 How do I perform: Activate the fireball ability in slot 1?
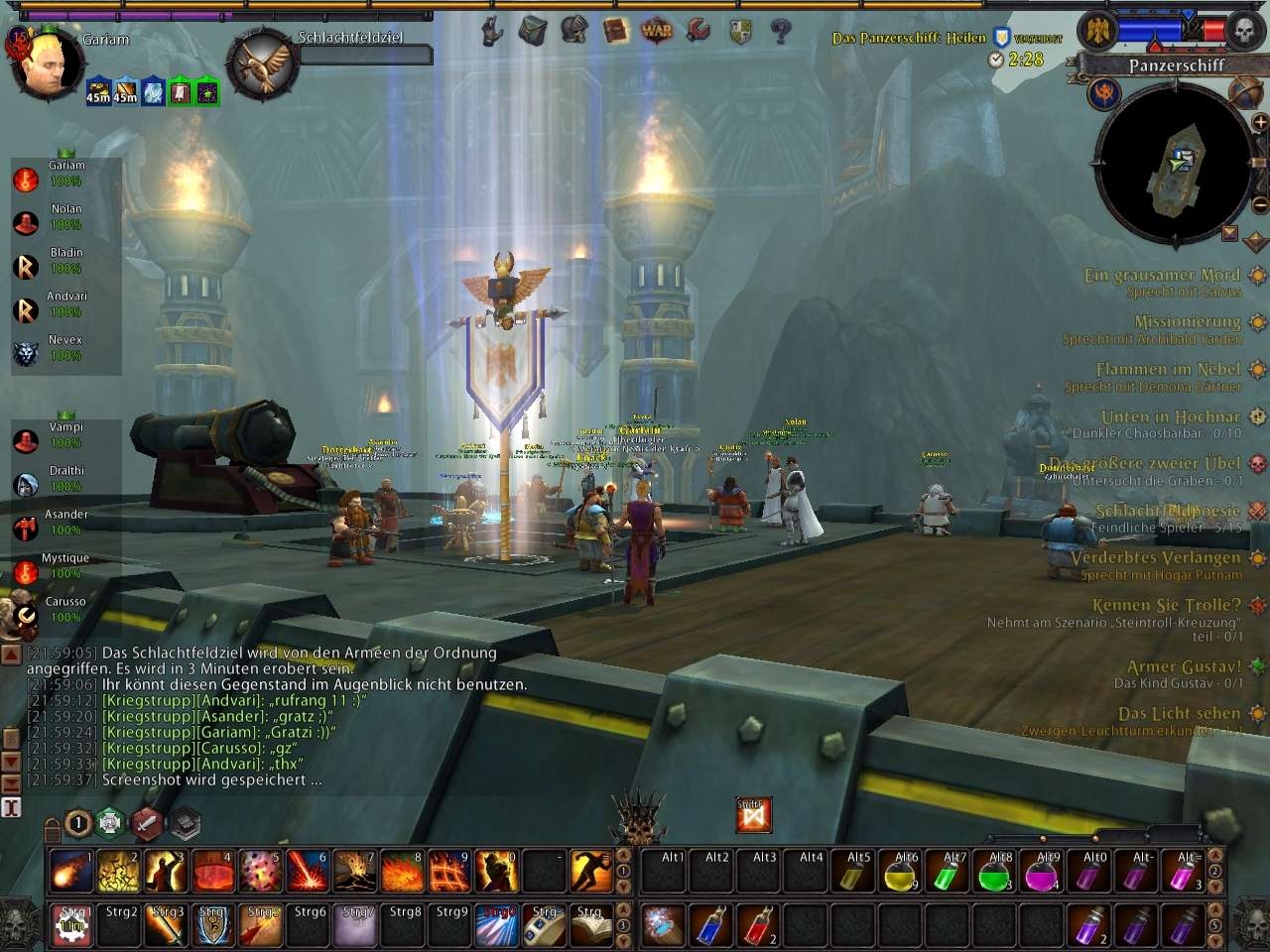coord(70,872)
